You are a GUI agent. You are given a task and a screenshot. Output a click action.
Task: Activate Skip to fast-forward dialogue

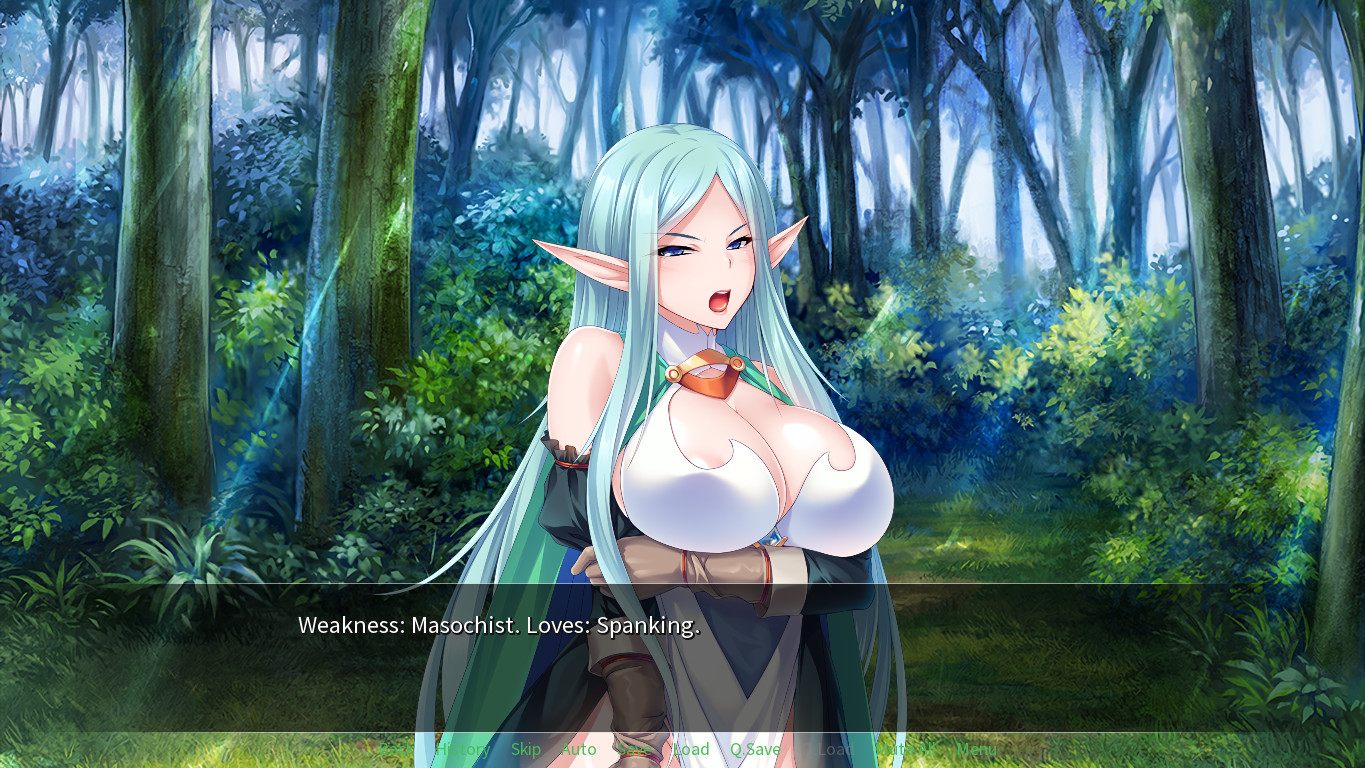pos(526,749)
